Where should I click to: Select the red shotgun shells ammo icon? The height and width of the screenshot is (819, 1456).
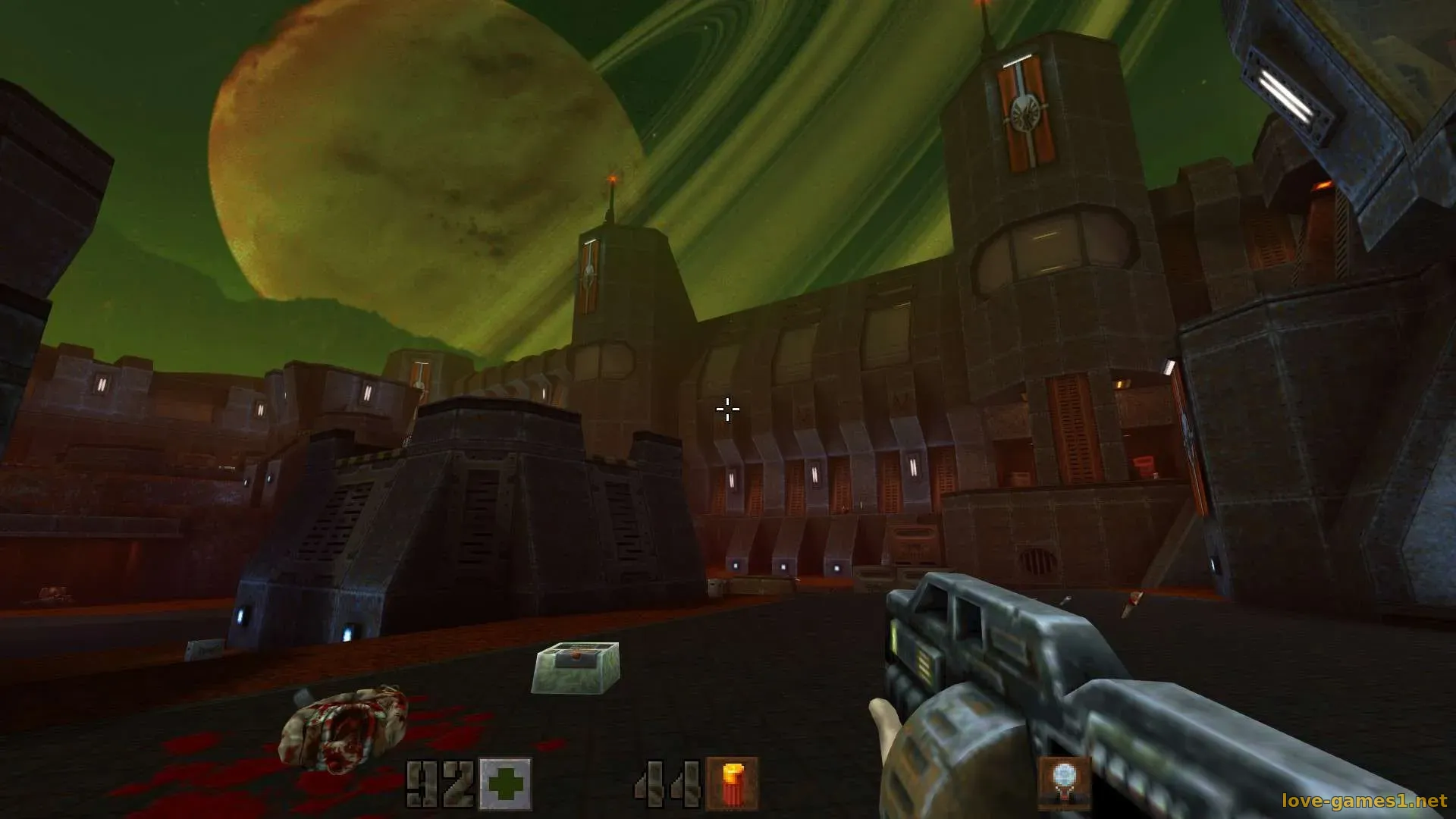coord(732,783)
